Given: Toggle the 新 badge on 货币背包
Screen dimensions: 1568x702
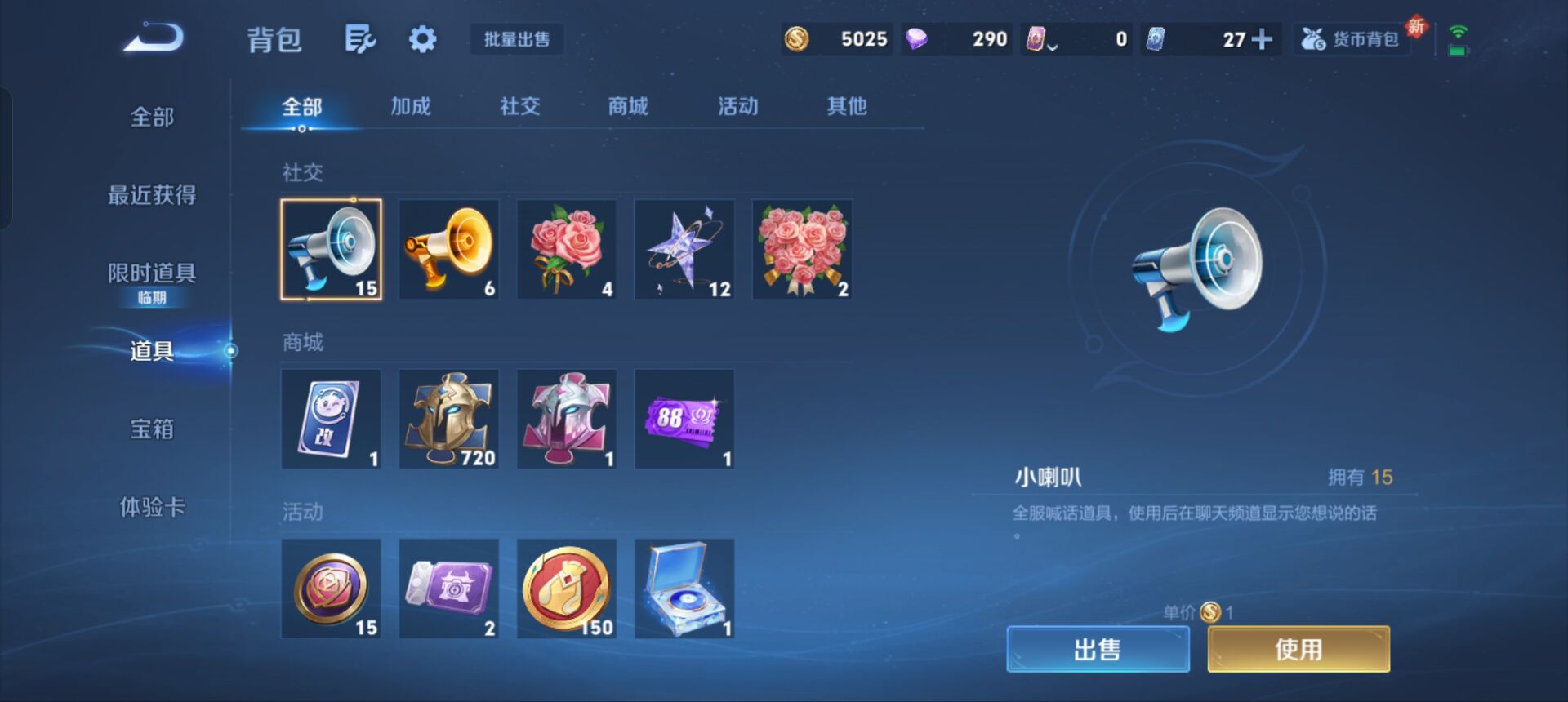Looking at the screenshot, I should [1414, 26].
